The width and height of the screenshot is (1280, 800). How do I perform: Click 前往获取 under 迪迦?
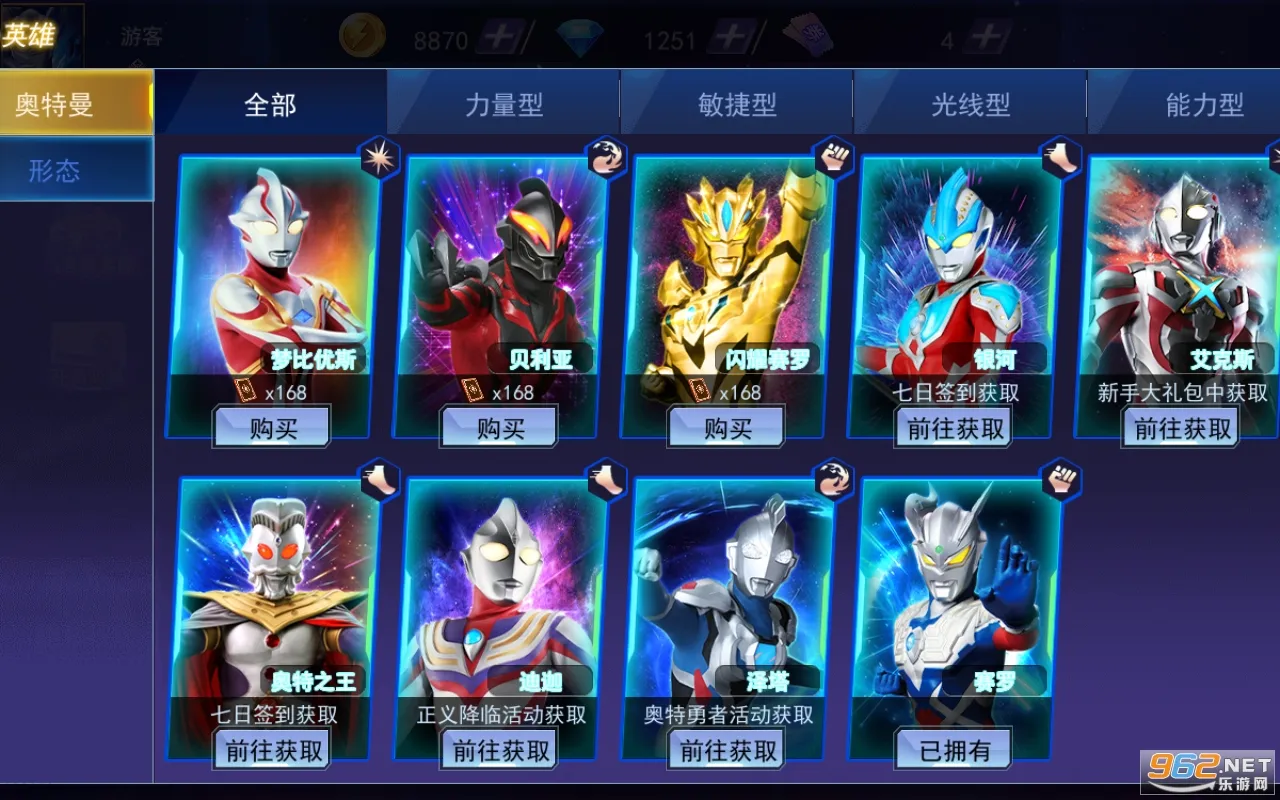click(499, 747)
